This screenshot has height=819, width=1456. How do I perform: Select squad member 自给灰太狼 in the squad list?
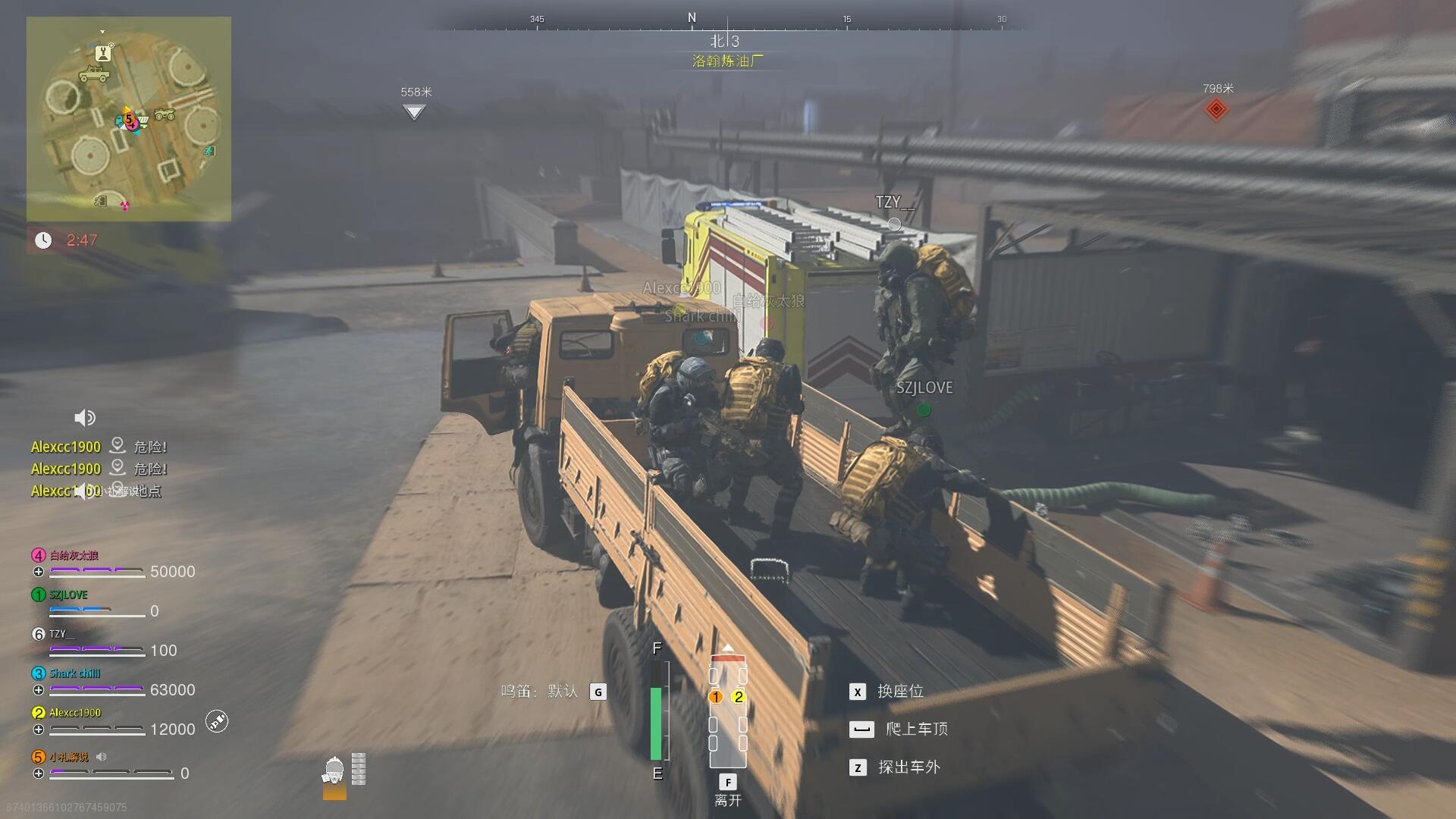tap(74, 555)
